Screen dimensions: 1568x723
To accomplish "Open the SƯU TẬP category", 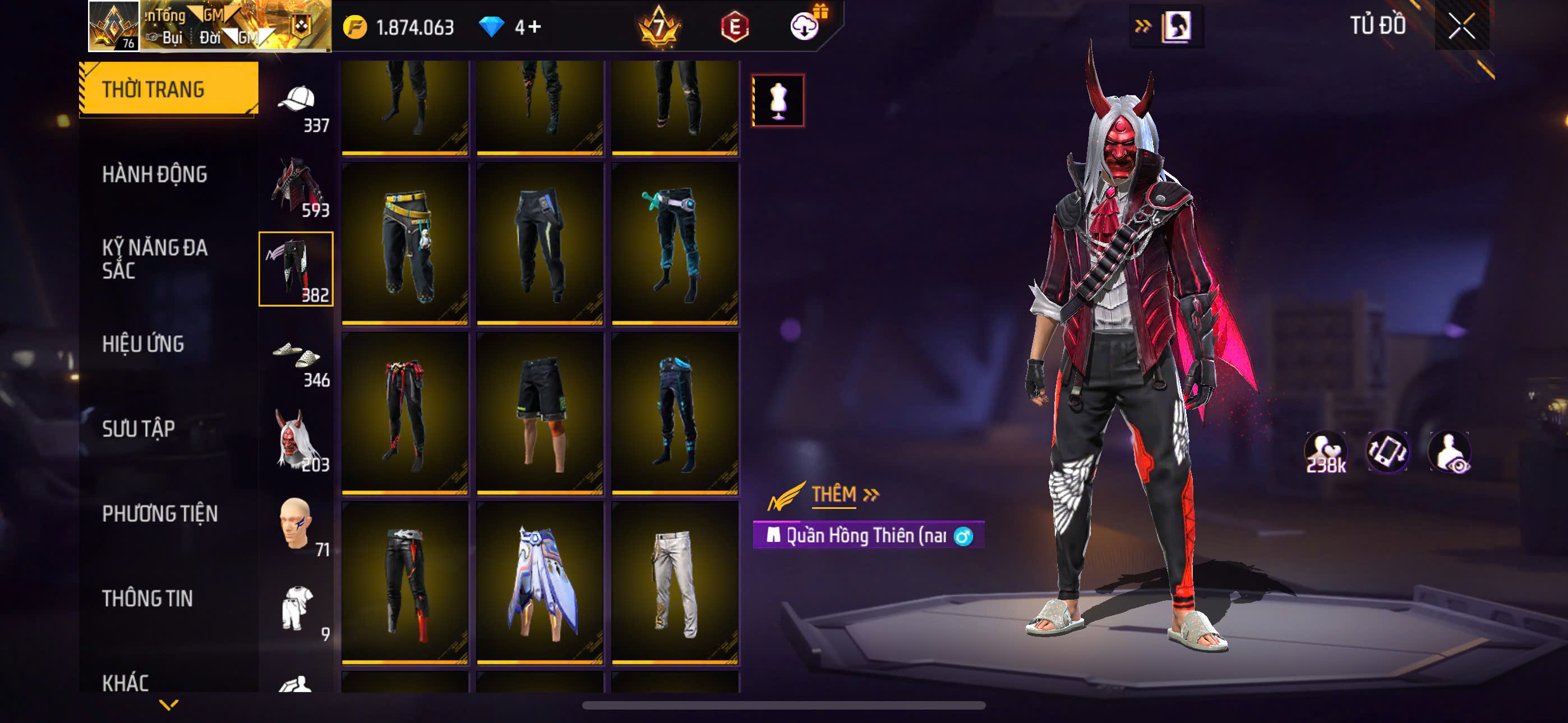I will [x=138, y=428].
